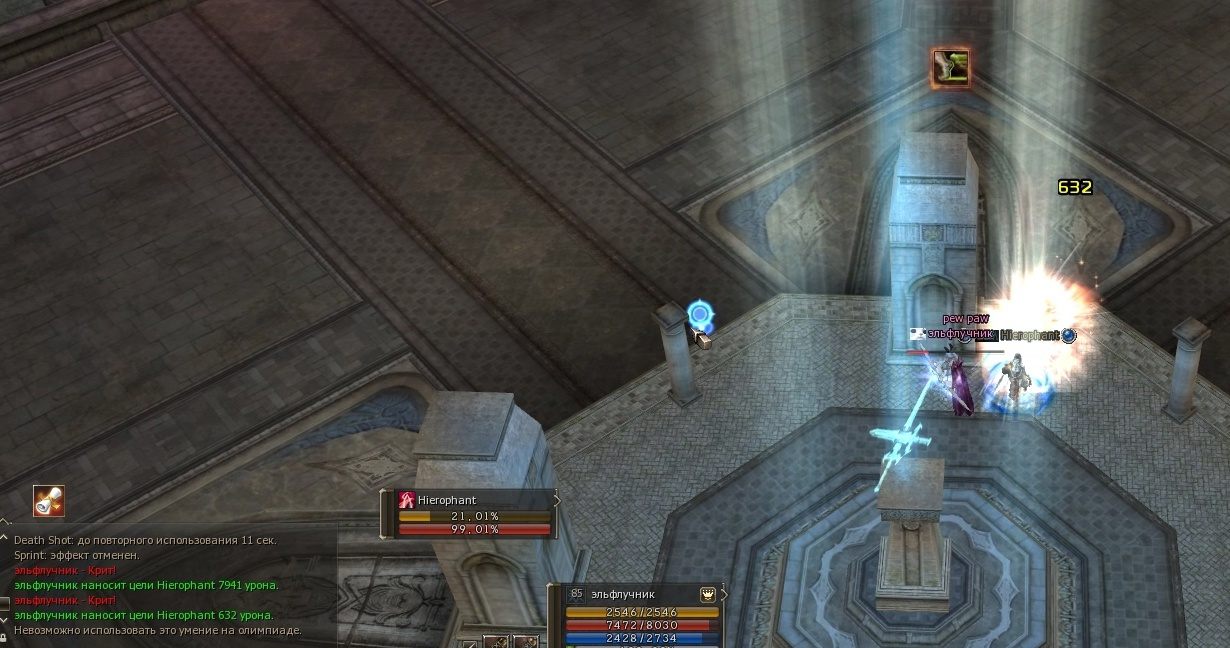Click the chat log message area
Image resolution: width=1230 pixels, height=648 pixels.
tap(160, 585)
